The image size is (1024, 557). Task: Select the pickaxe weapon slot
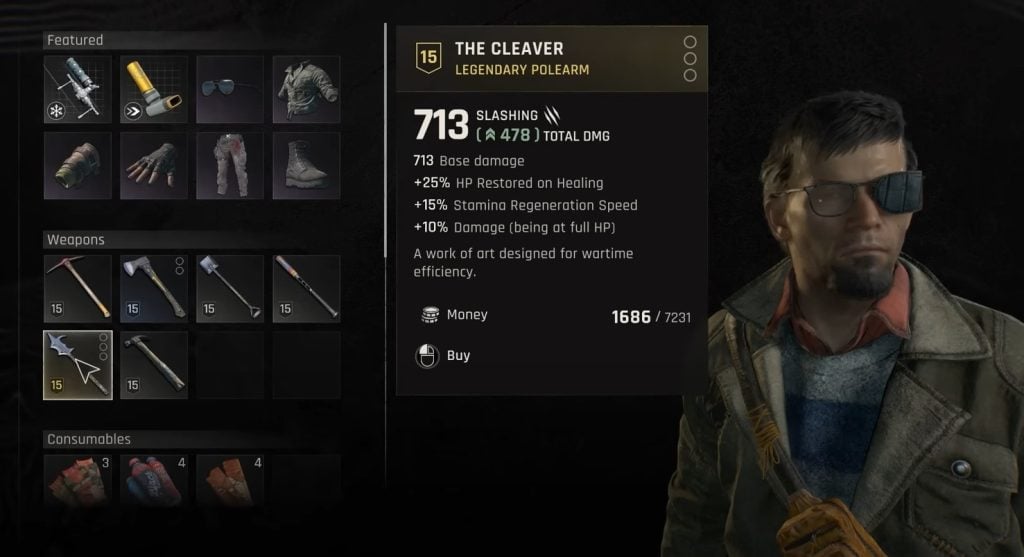[77, 288]
